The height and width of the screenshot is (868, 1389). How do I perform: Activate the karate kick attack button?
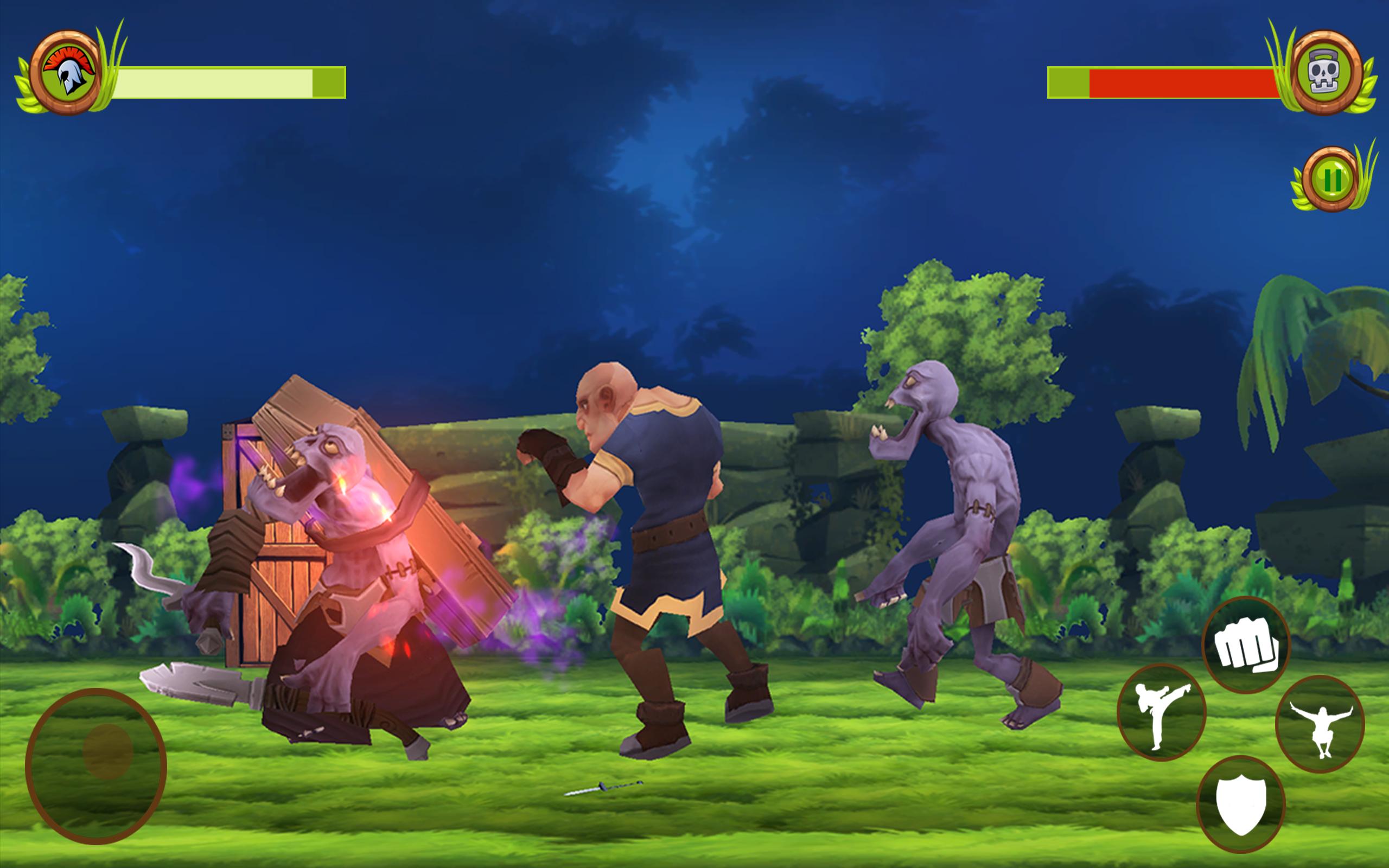coord(1161,712)
